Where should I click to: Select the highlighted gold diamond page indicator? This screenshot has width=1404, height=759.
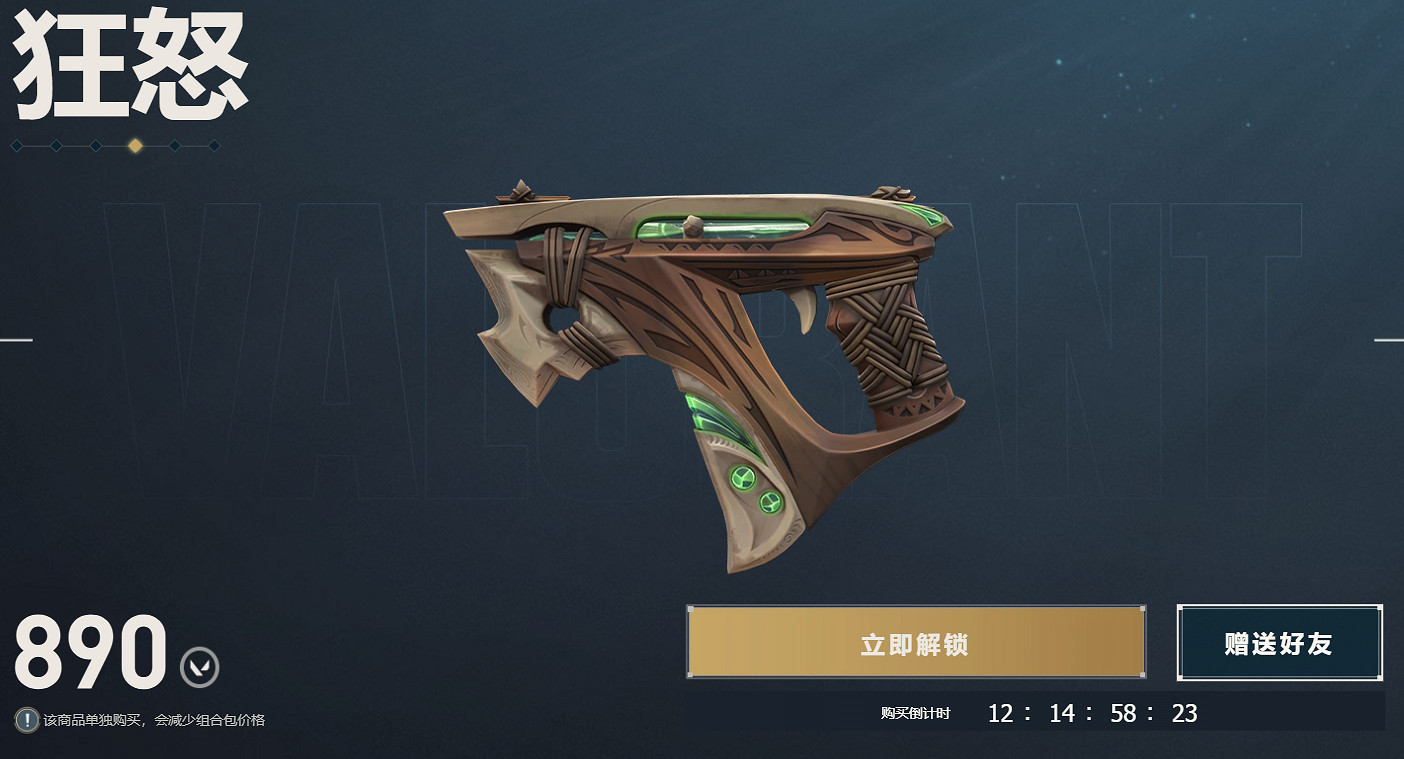(x=135, y=146)
